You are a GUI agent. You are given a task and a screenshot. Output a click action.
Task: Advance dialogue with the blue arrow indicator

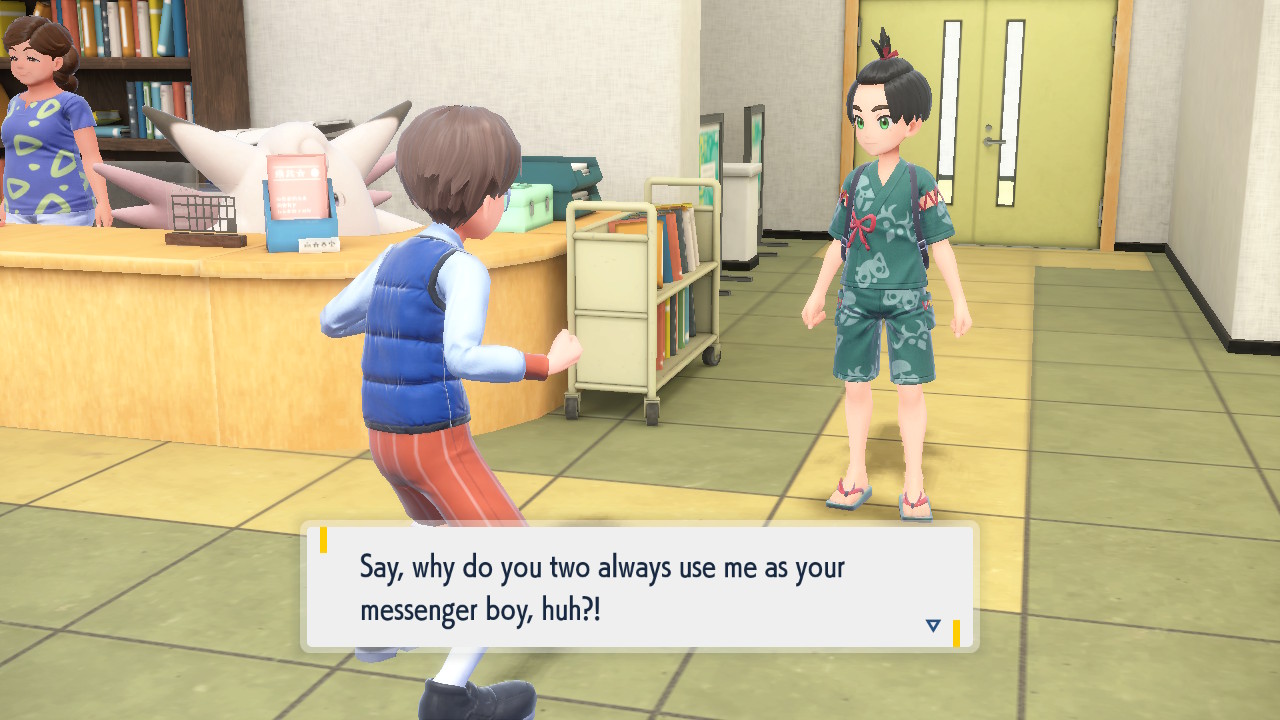[933, 626]
